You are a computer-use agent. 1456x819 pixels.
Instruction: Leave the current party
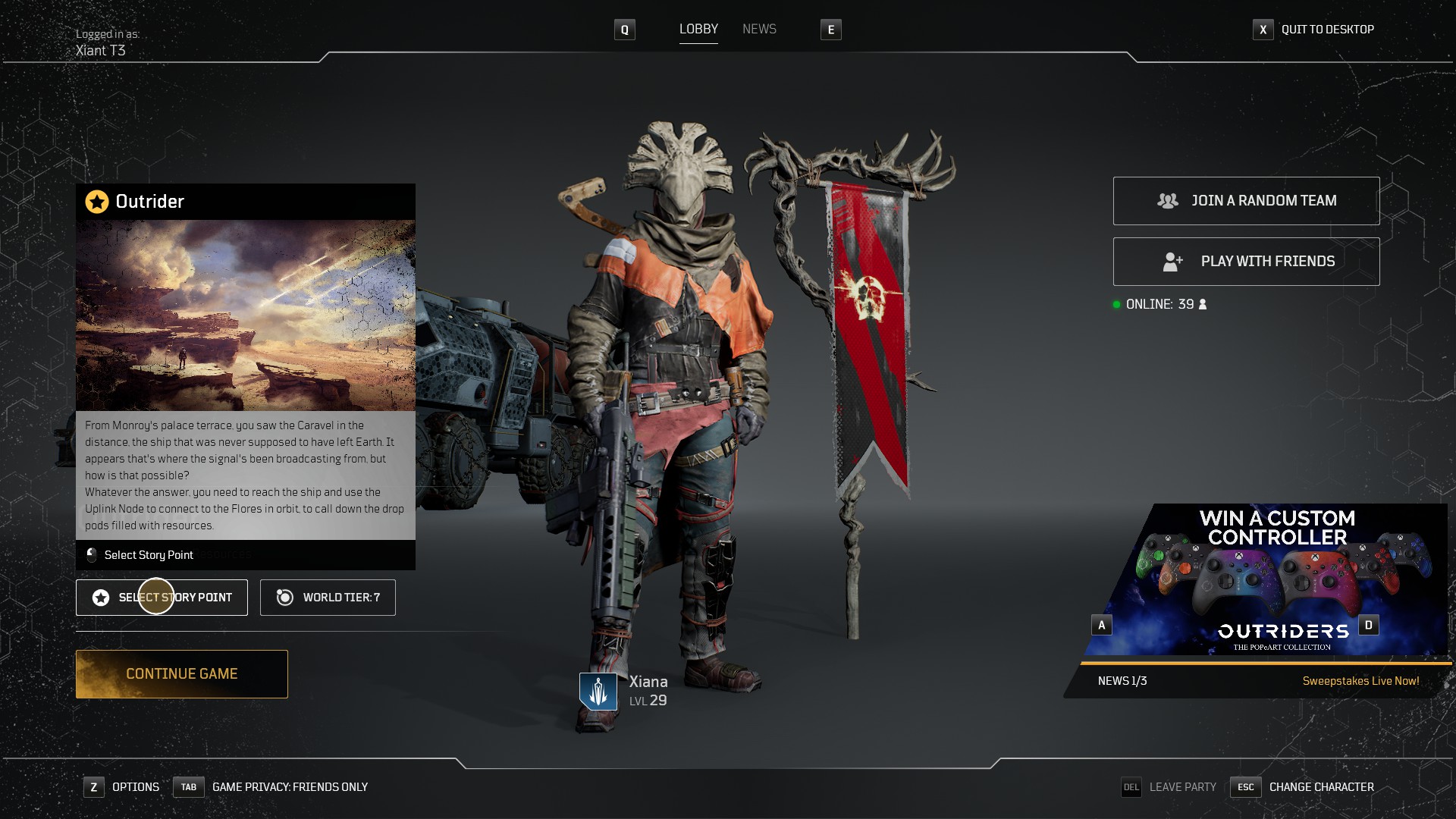tap(1181, 787)
